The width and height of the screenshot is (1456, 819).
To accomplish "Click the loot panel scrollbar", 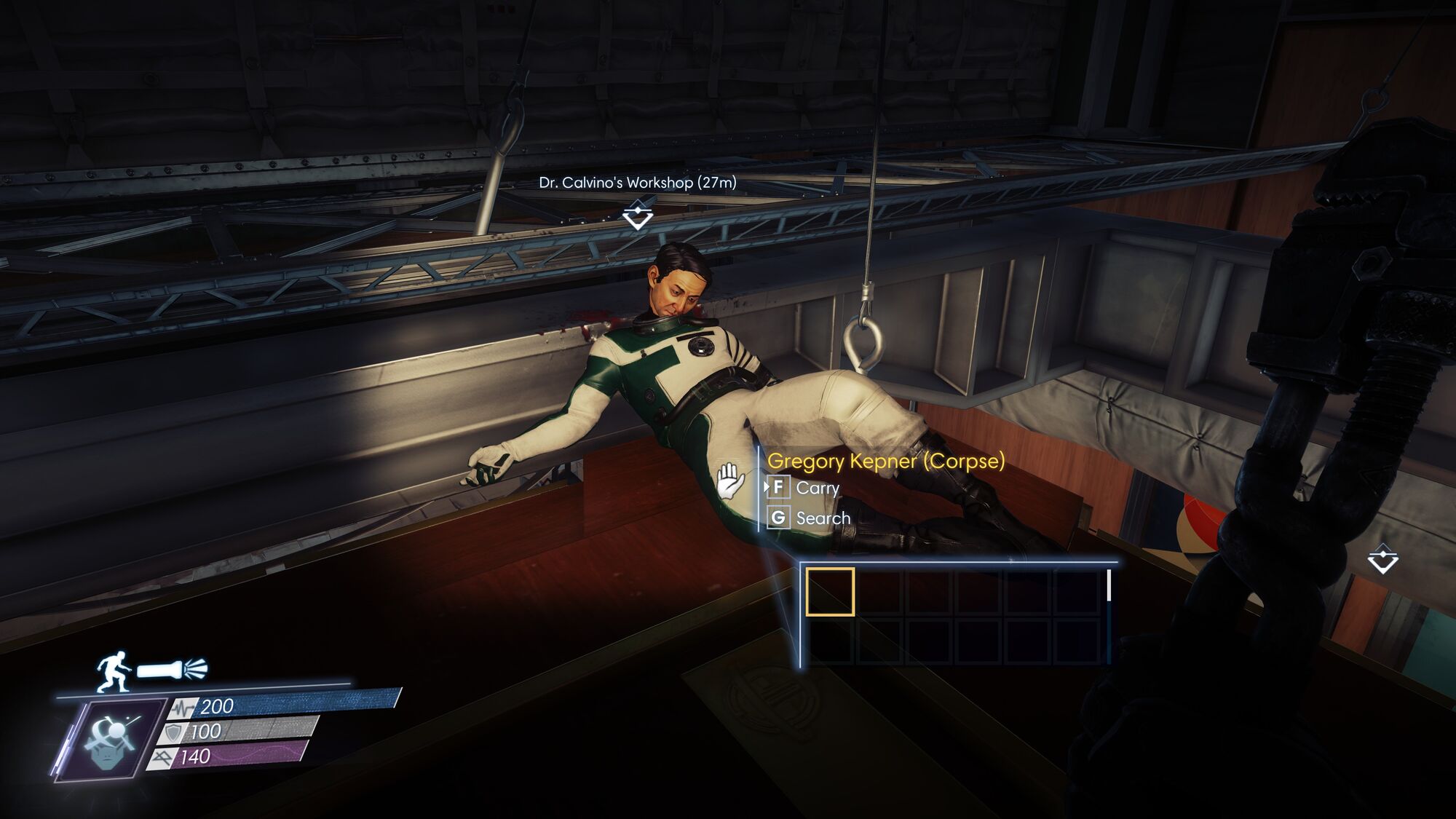I will click(1108, 585).
